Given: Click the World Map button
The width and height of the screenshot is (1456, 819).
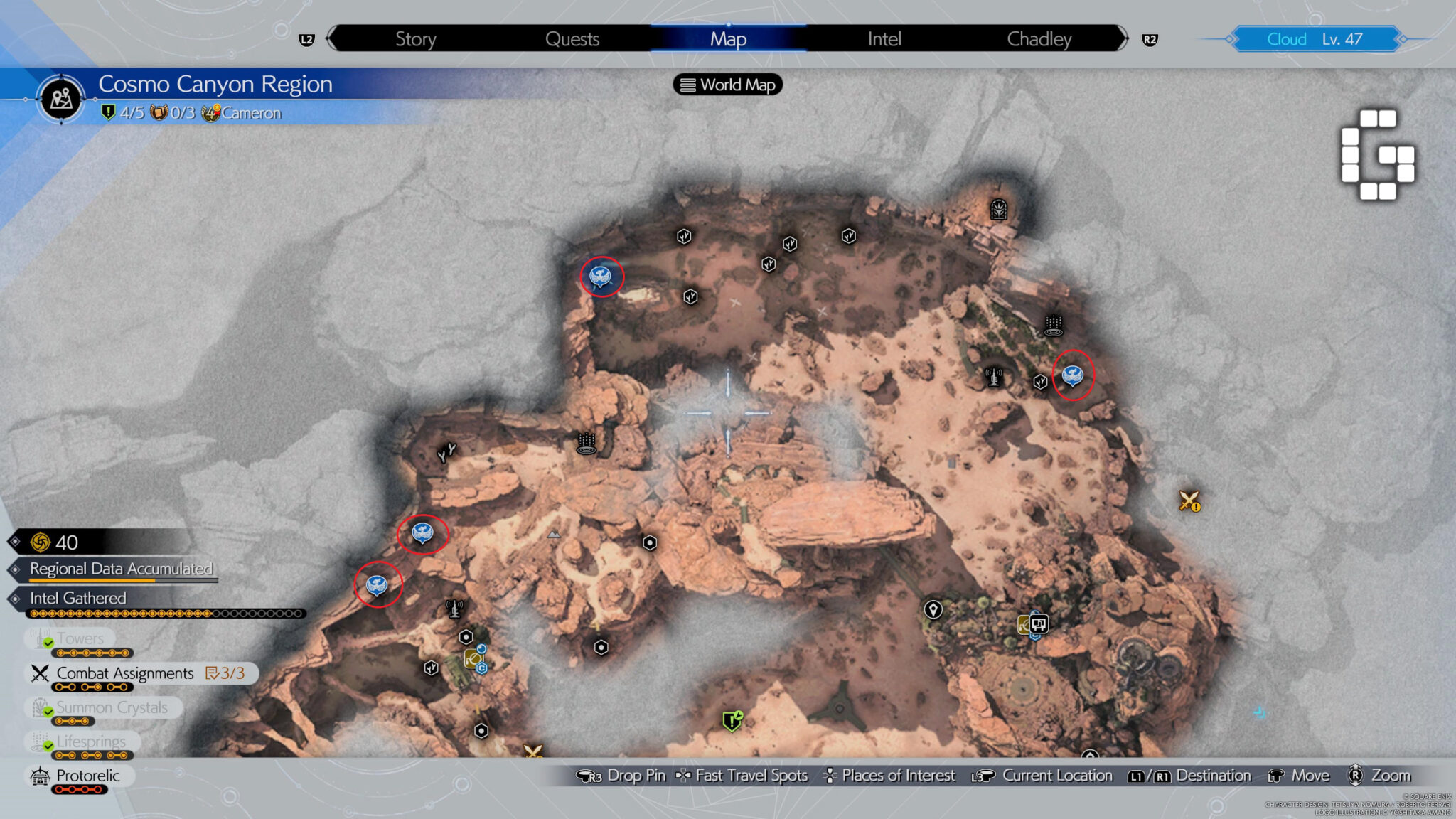Looking at the screenshot, I should (727, 85).
